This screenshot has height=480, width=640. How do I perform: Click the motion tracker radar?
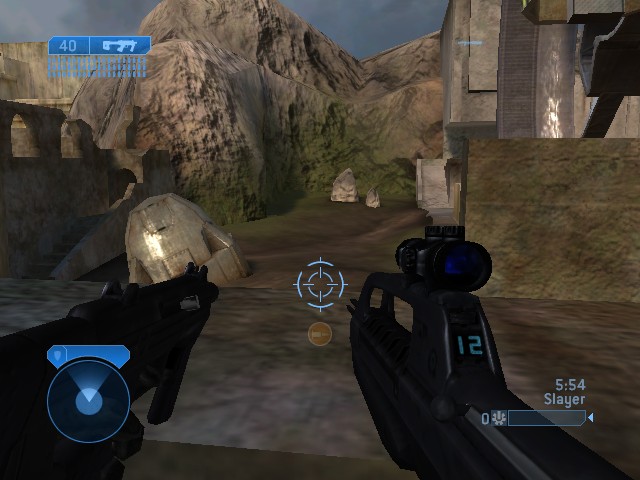click(88, 400)
